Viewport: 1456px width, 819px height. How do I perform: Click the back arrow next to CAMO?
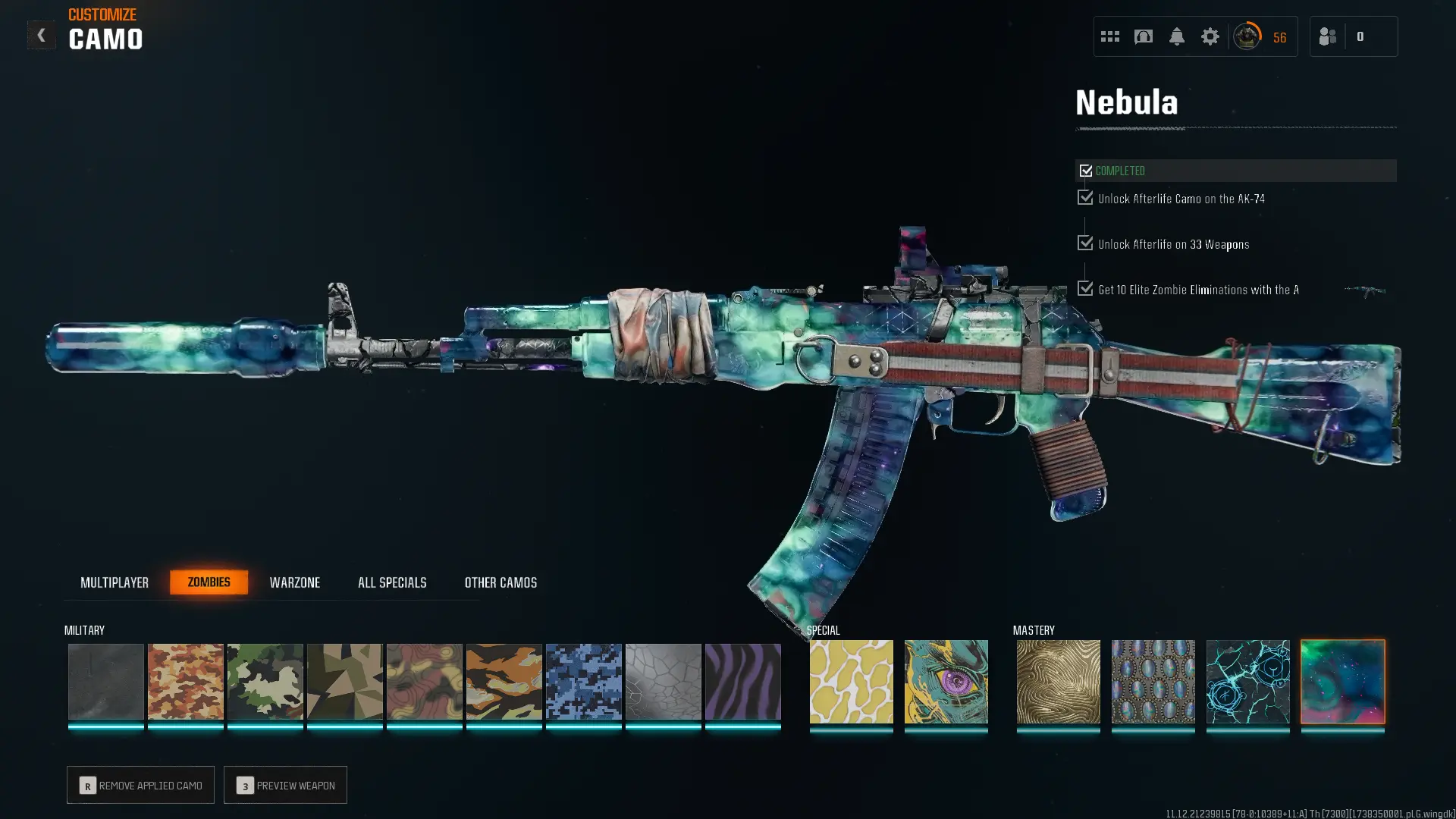coord(42,34)
